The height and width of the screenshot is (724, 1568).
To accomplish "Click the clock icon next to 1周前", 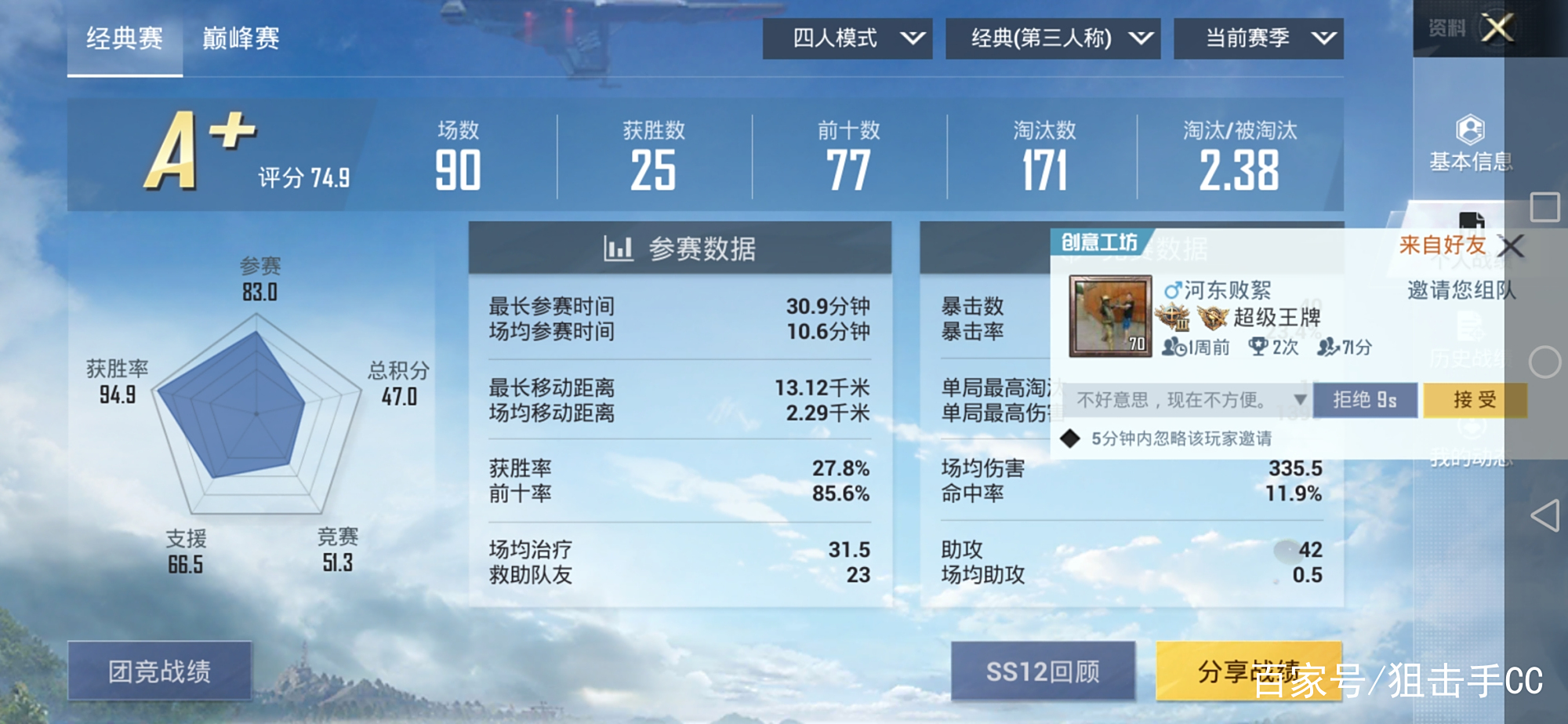I will point(1182,347).
